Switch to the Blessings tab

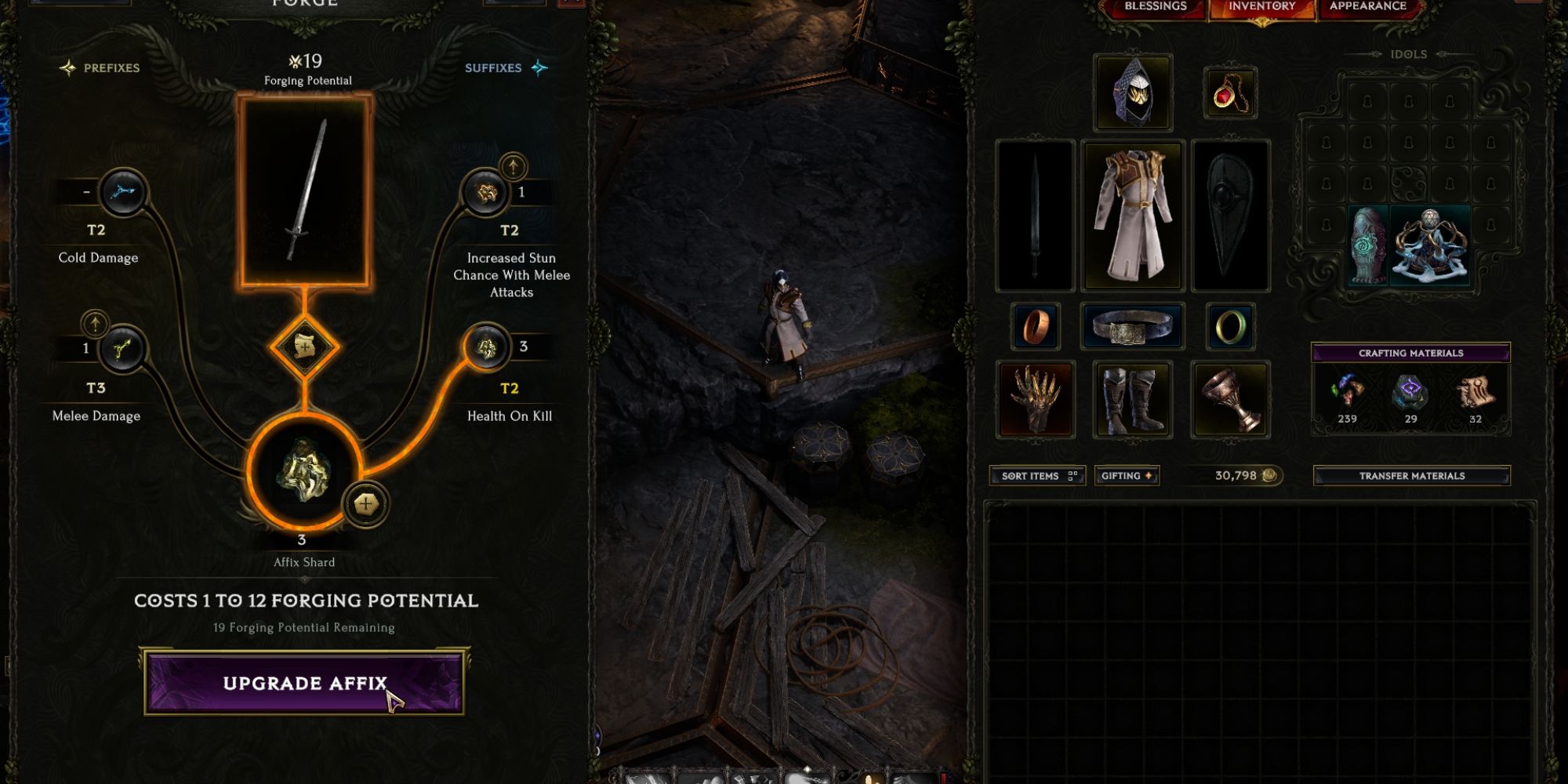(1155, 7)
